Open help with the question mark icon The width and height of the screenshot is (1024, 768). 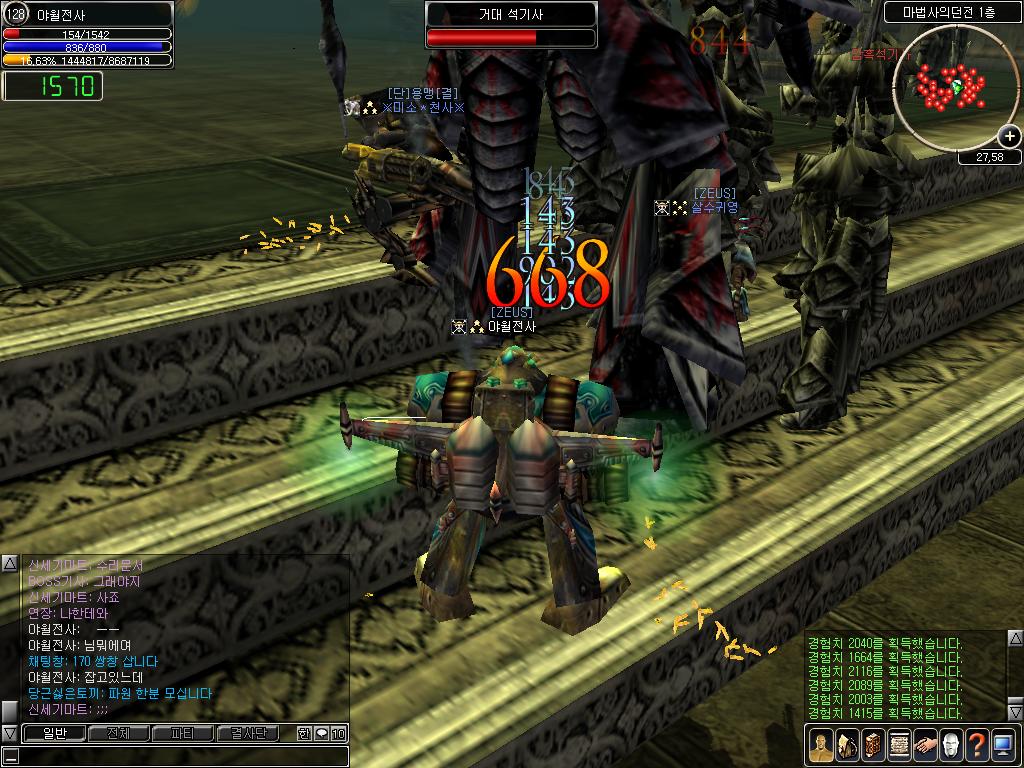pos(976,745)
